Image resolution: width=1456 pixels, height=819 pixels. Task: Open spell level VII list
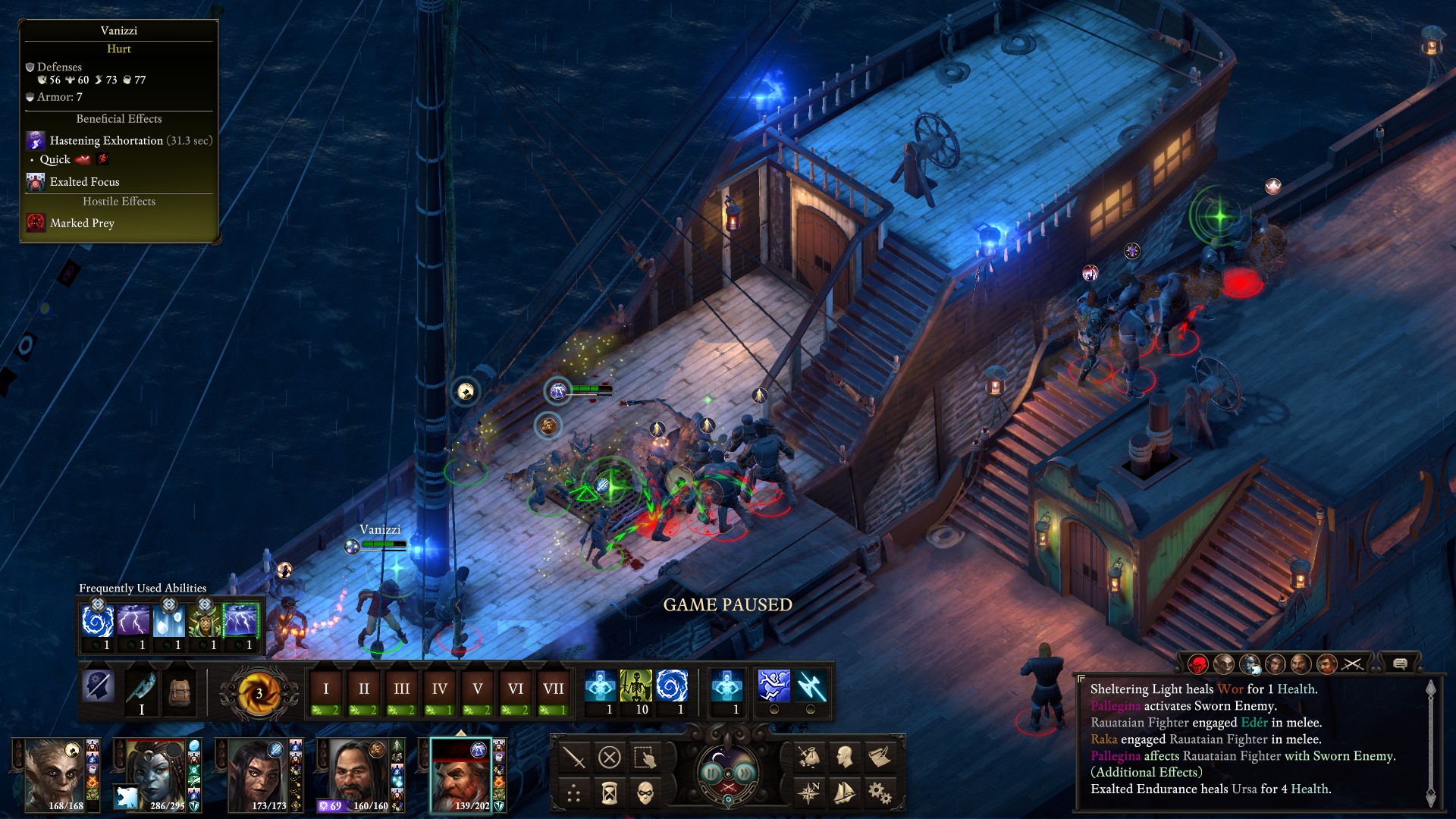553,689
